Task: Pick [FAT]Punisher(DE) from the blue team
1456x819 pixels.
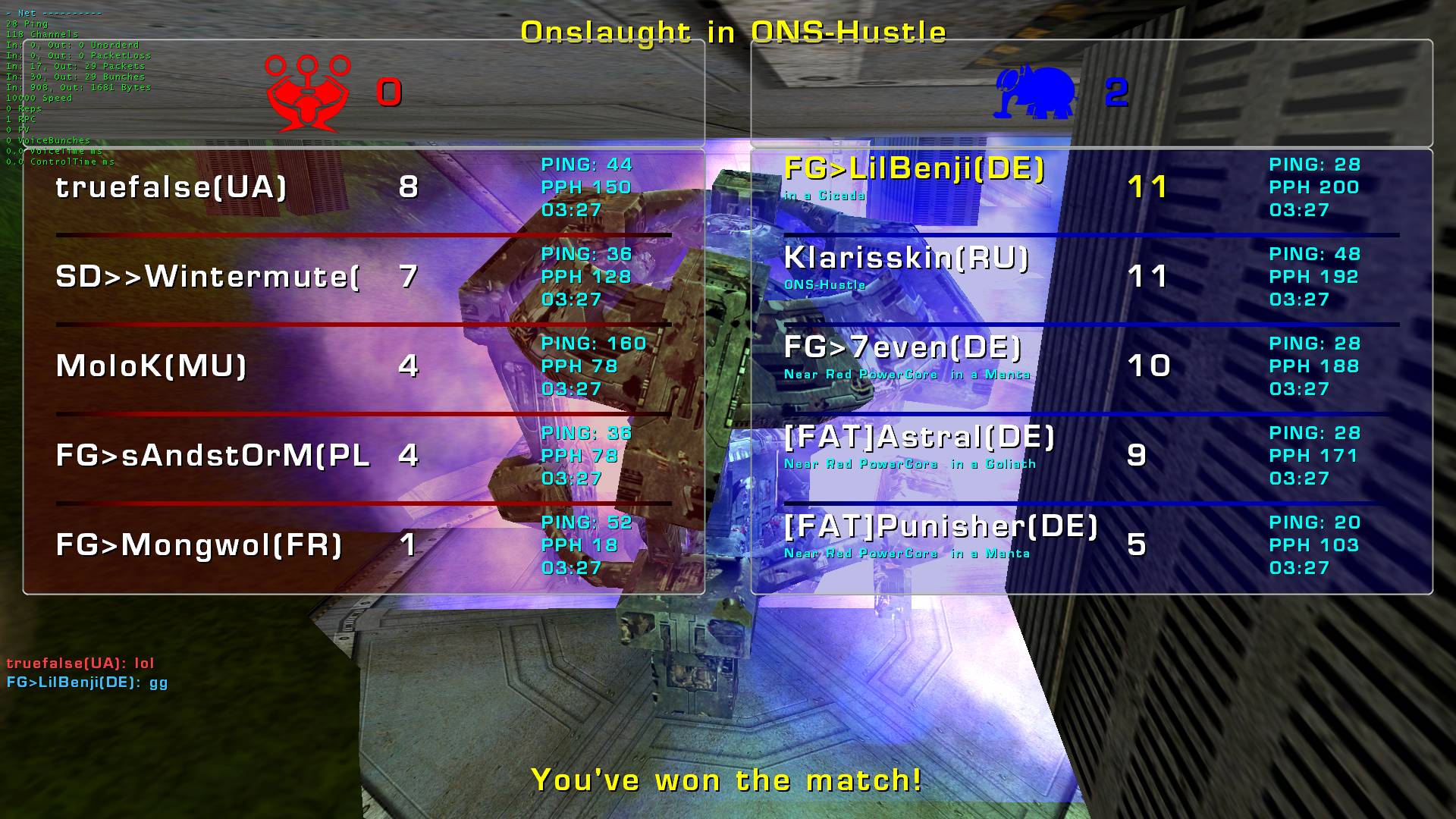Action: 940,527
